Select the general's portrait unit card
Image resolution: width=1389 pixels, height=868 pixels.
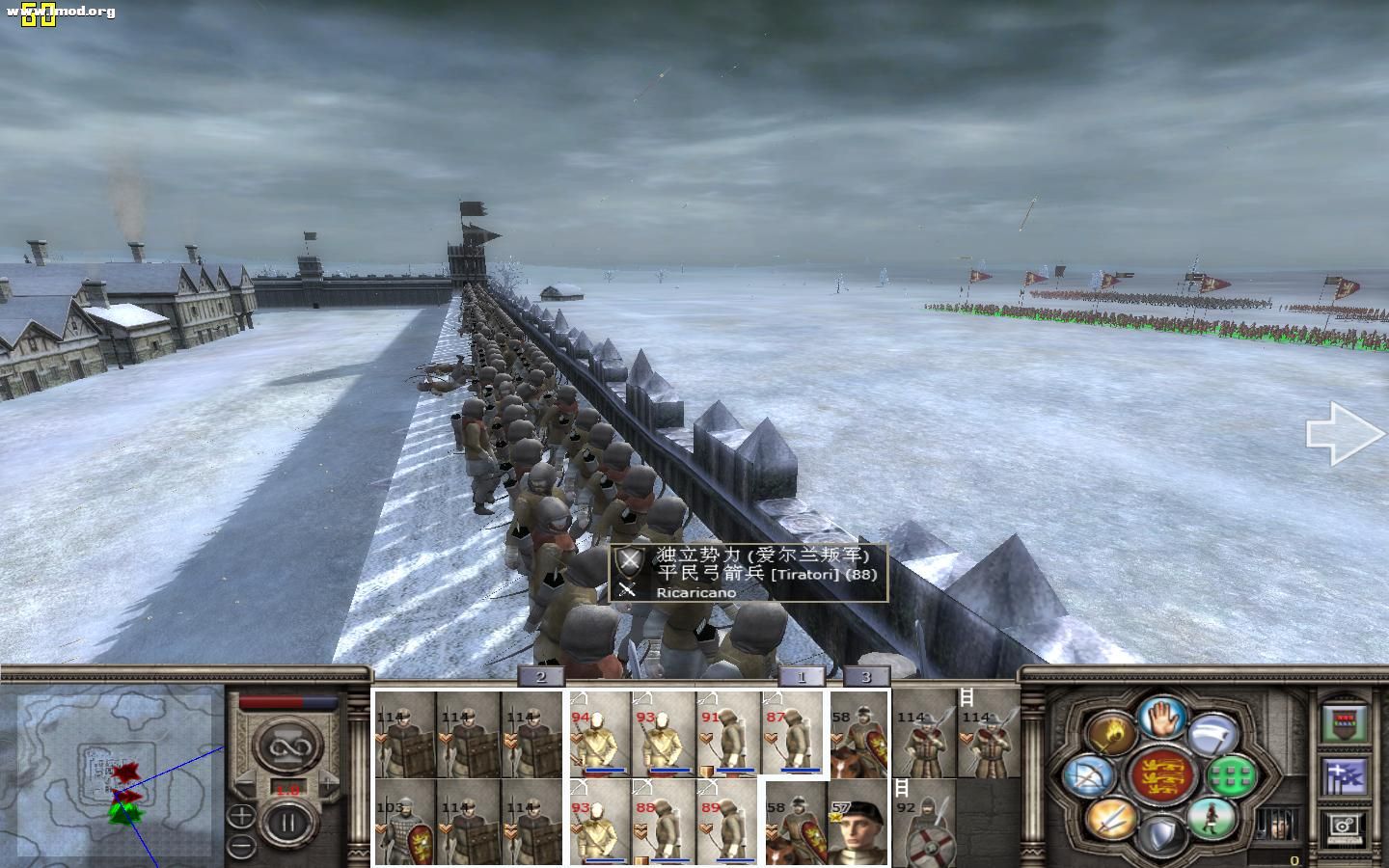tap(858, 823)
